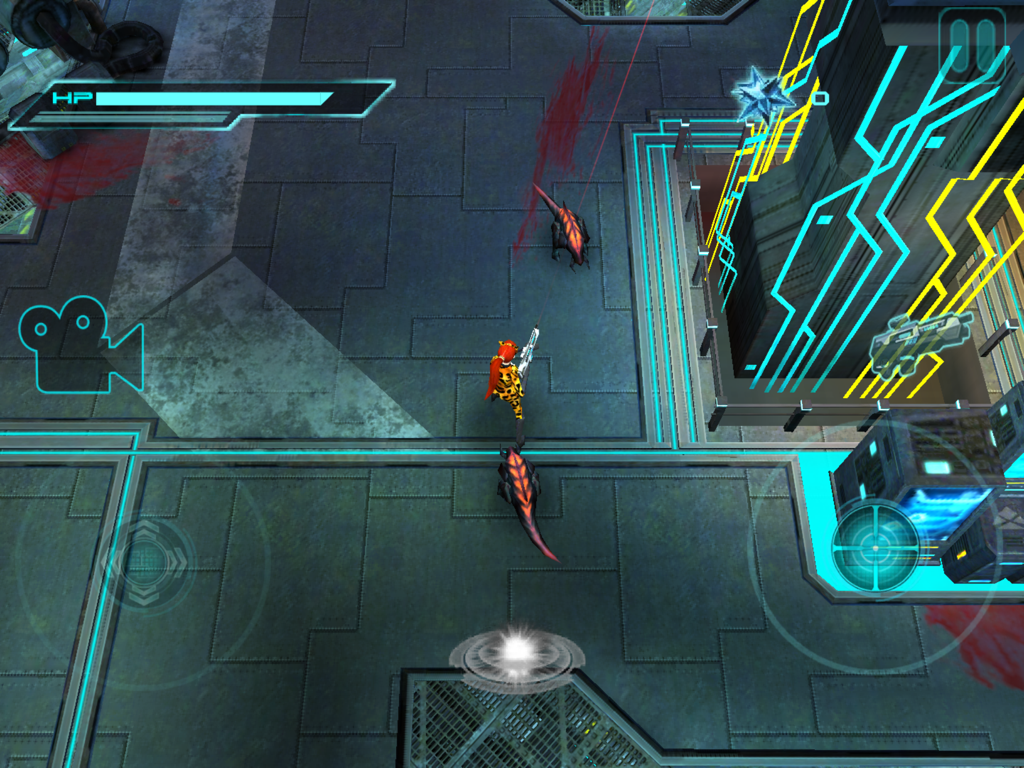Screen dimensions: 1024x768
Task: Pause the game with the pause button
Action: 972,45
